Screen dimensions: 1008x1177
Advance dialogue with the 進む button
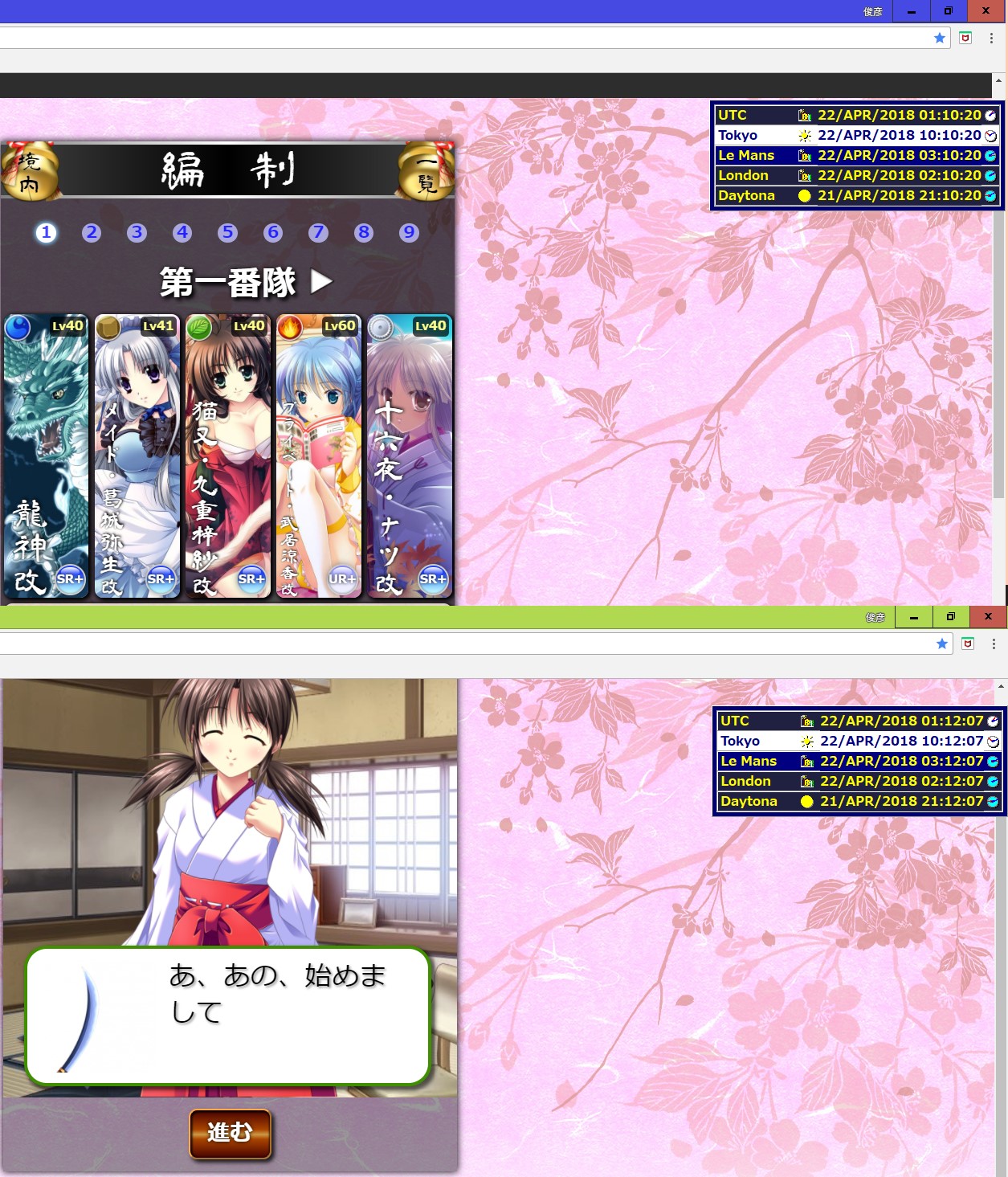231,1133
